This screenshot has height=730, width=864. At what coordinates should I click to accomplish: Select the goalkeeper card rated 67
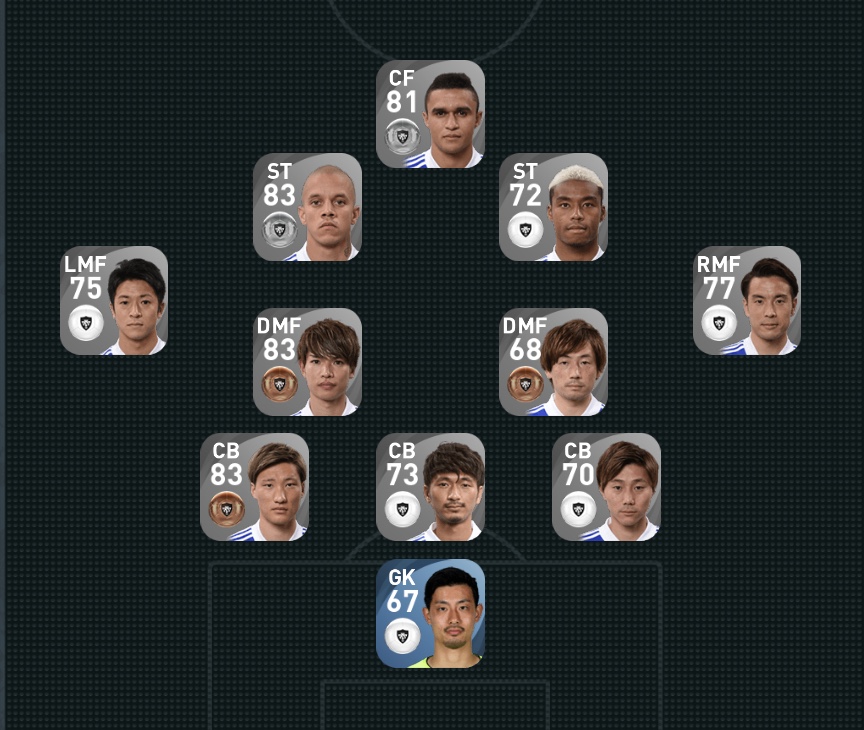430,613
